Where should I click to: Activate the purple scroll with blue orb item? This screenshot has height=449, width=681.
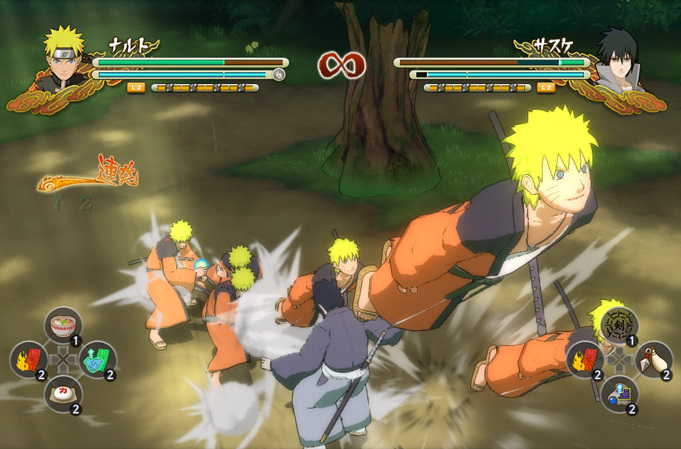point(620,393)
